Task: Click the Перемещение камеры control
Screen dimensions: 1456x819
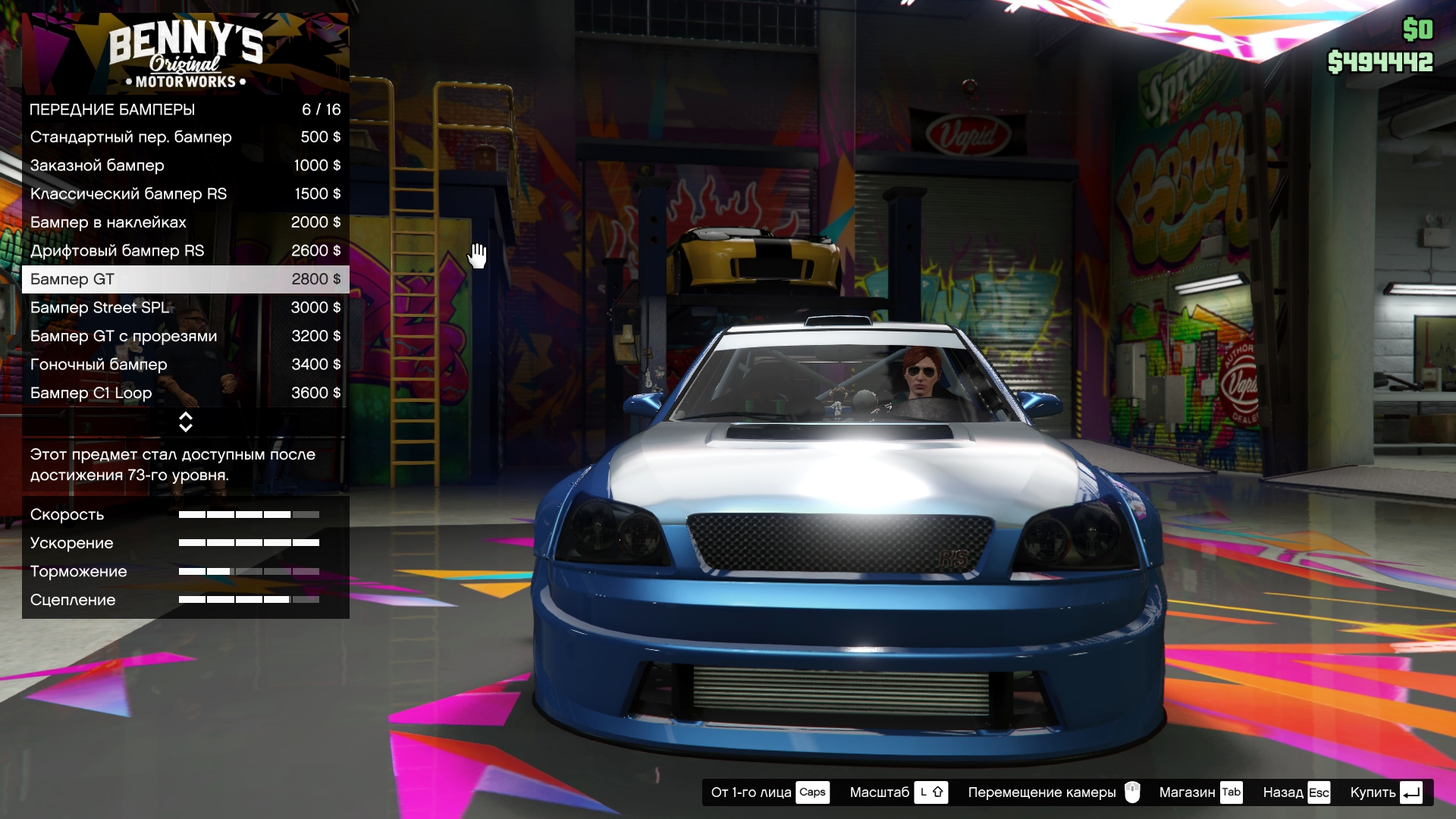Action: click(x=1053, y=792)
